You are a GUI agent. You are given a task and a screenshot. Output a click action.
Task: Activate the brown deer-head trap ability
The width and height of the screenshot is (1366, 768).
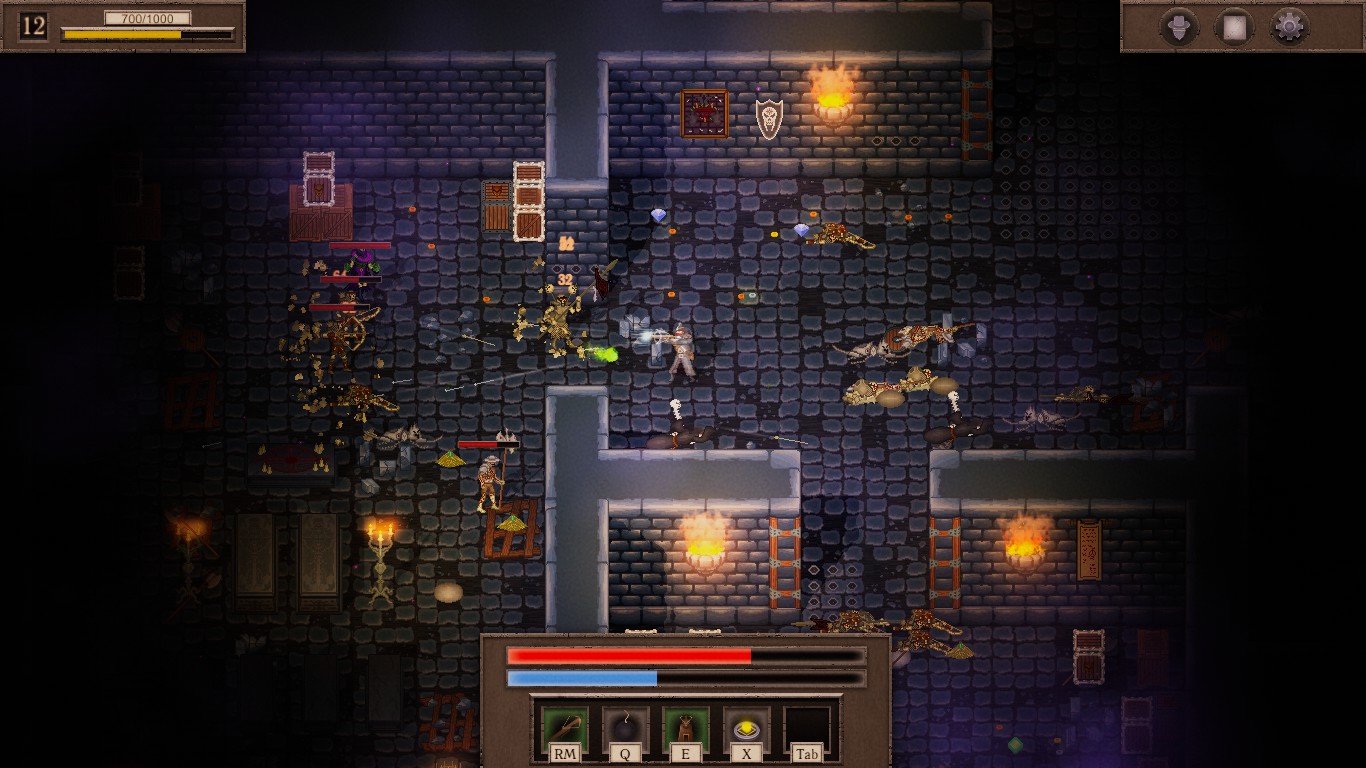[x=686, y=728]
